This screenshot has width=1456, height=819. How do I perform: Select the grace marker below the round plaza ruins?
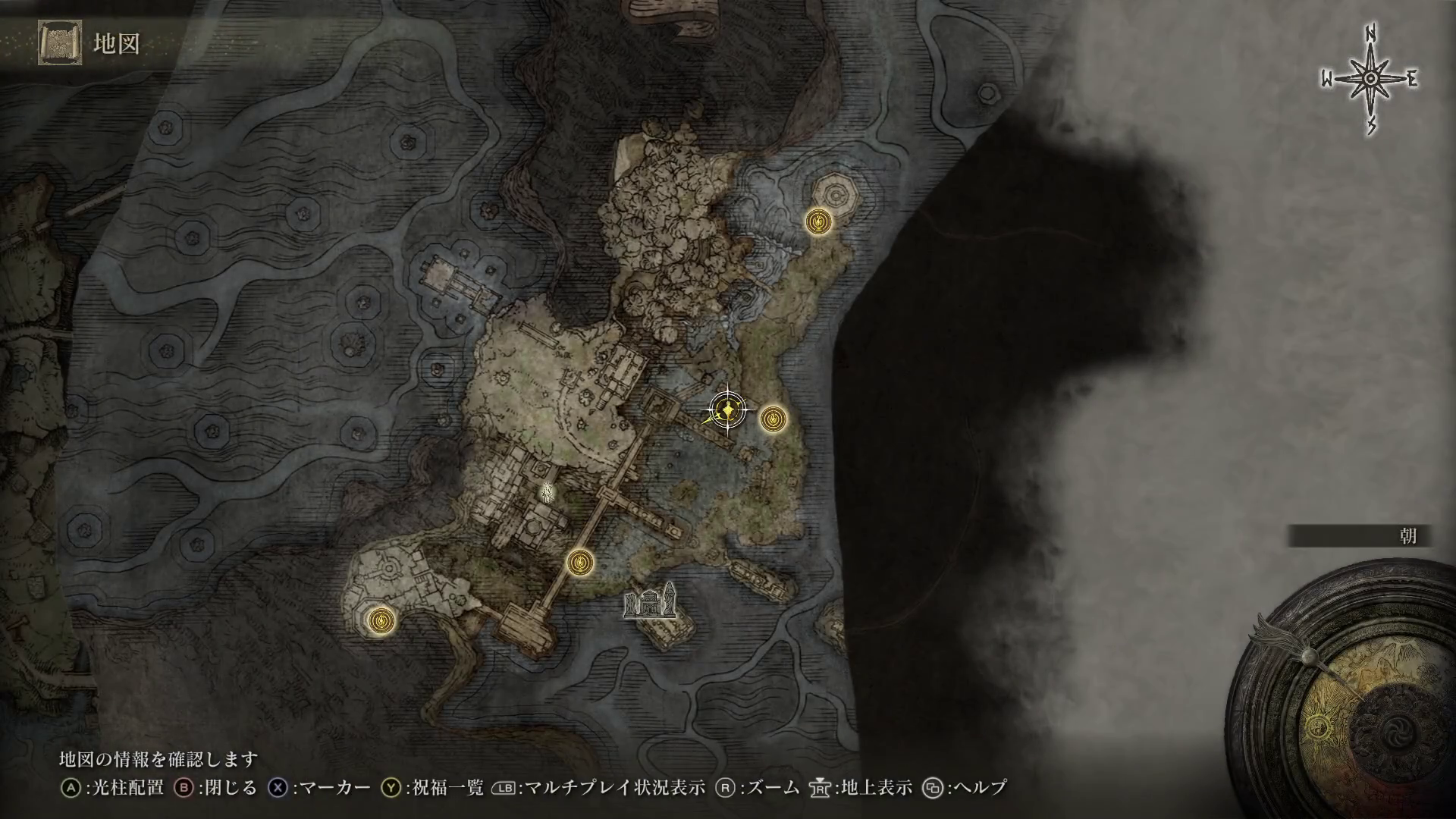click(381, 621)
